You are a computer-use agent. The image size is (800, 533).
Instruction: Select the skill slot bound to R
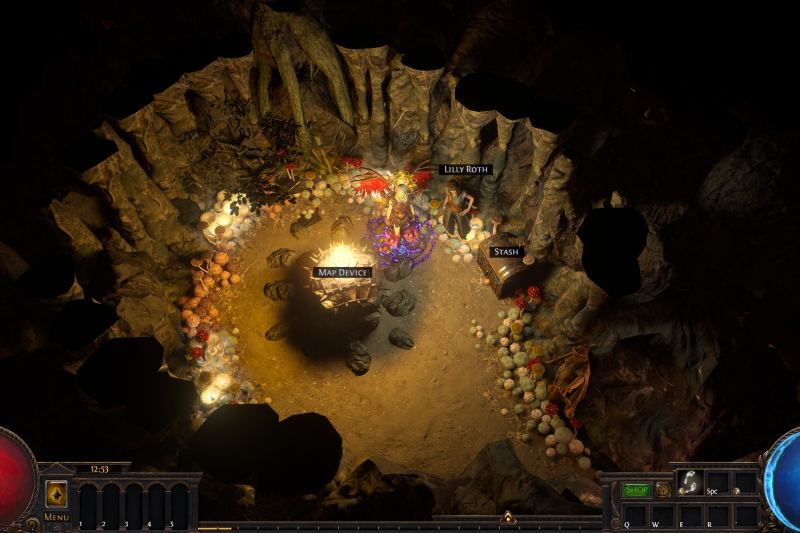(x=718, y=515)
